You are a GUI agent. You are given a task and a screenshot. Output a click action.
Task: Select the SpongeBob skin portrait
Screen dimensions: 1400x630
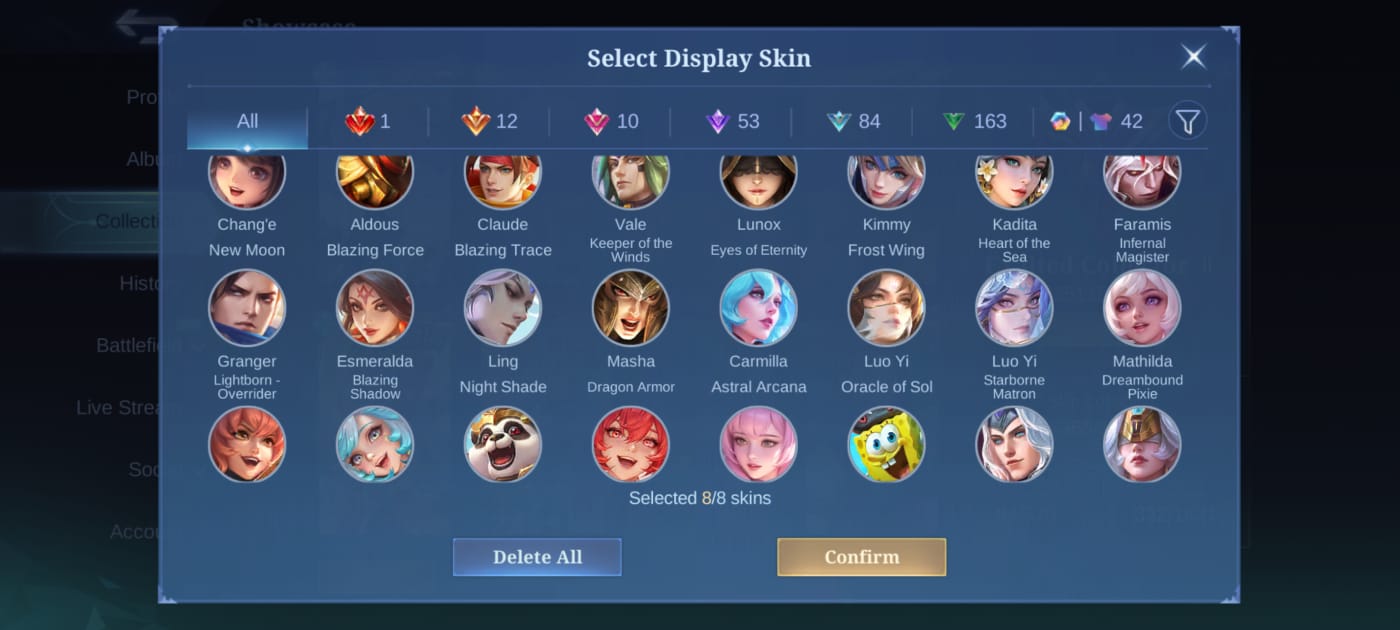[887, 444]
